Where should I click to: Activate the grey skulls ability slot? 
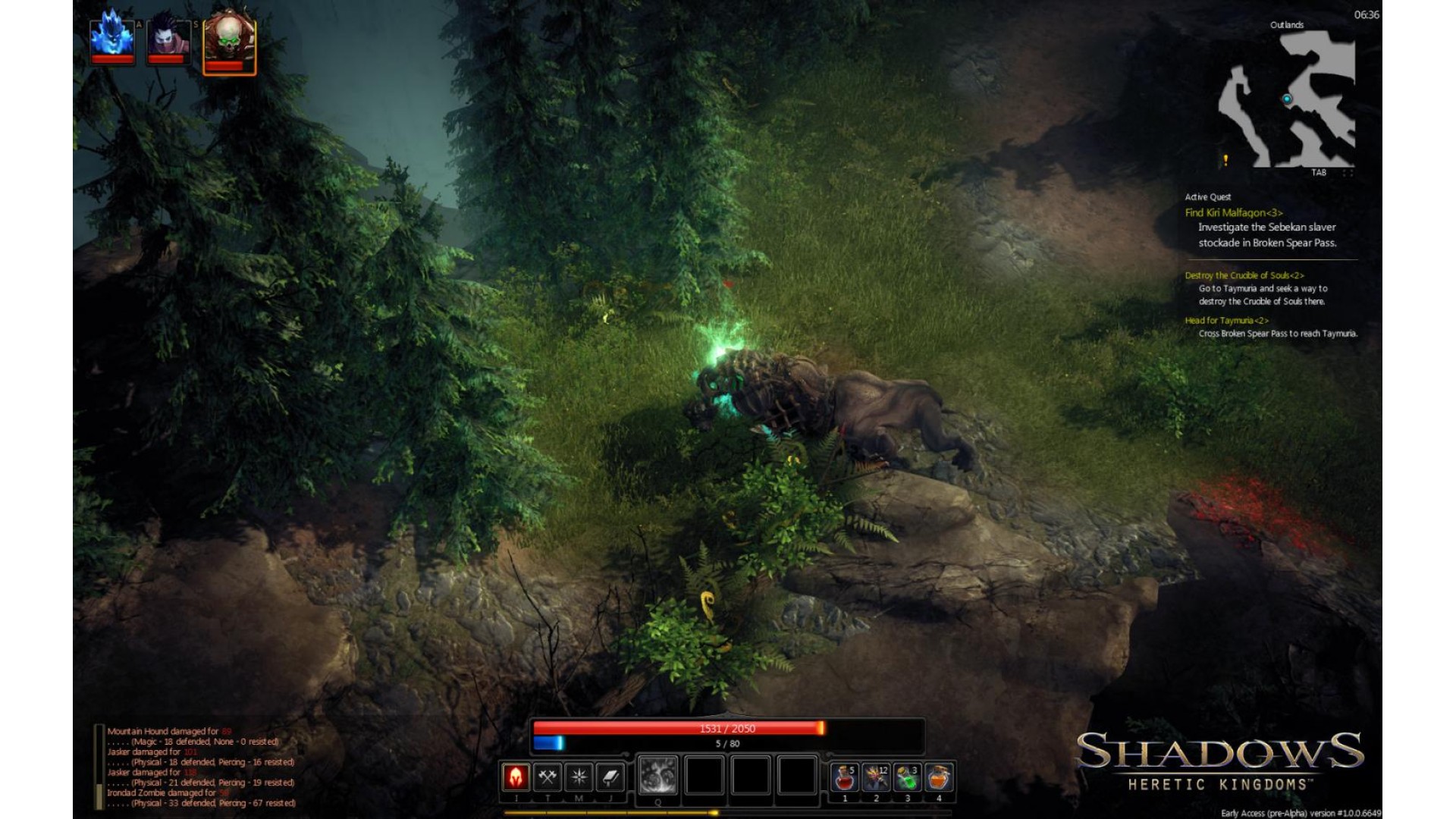tap(657, 776)
